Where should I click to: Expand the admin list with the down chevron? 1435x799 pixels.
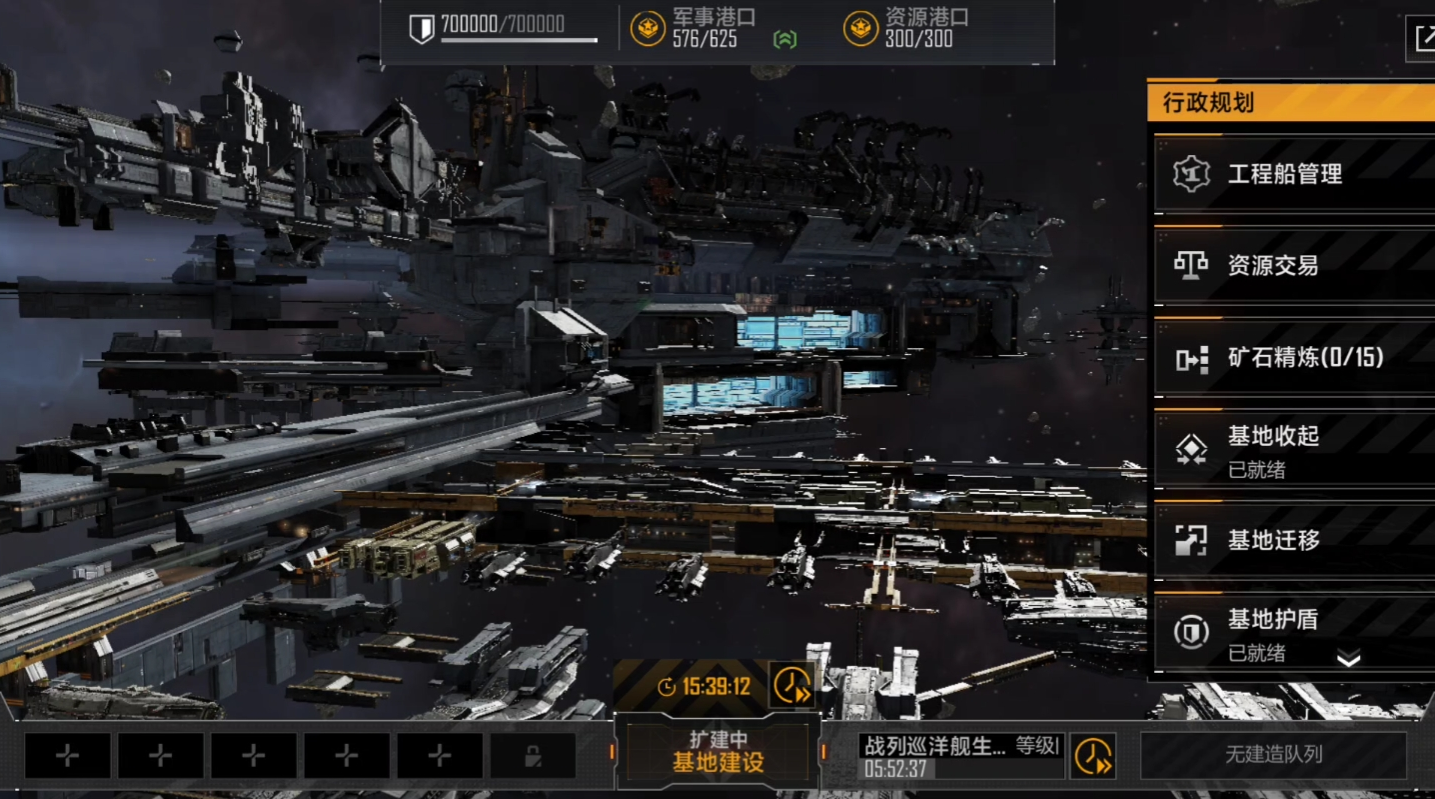(1348, 659)
